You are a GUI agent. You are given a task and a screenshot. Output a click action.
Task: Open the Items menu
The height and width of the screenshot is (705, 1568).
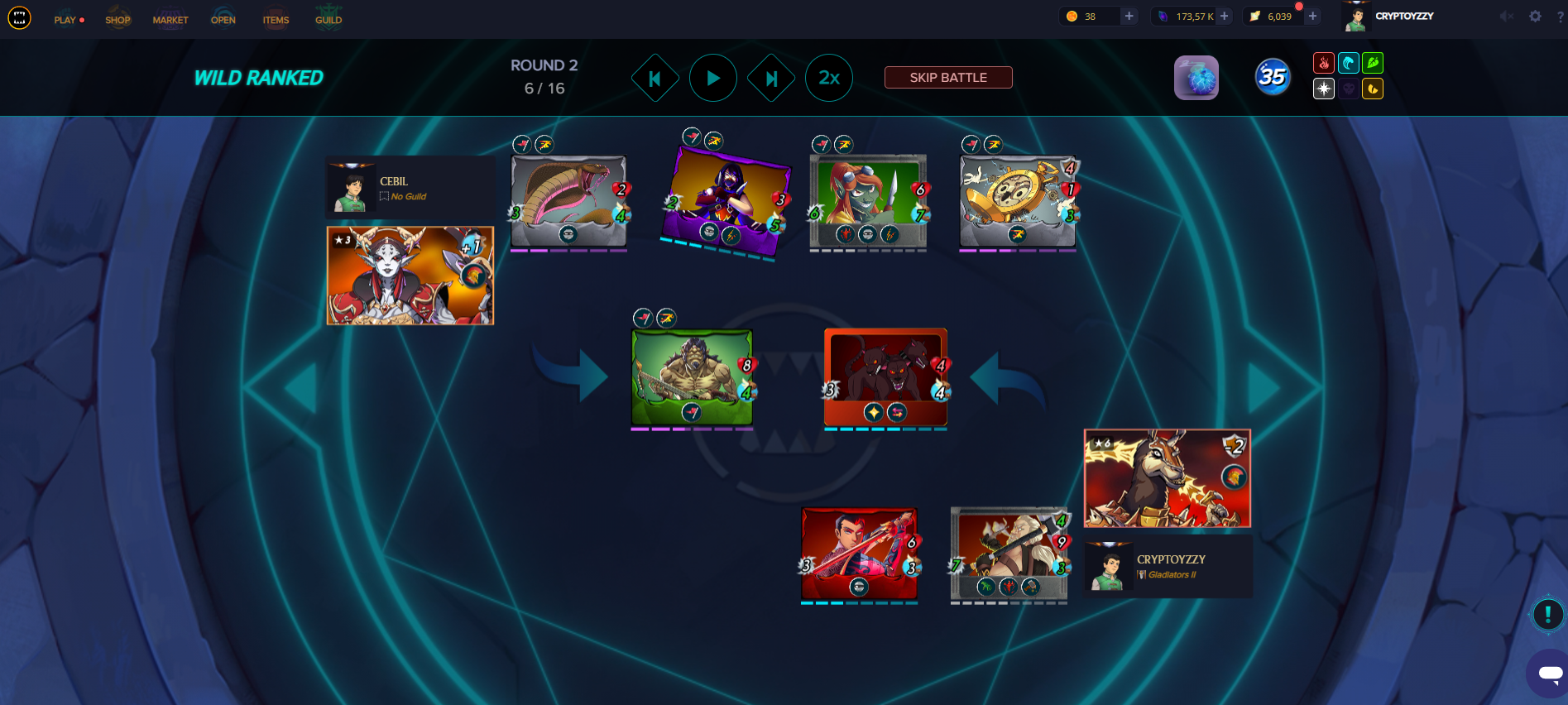tap(276, 20)
